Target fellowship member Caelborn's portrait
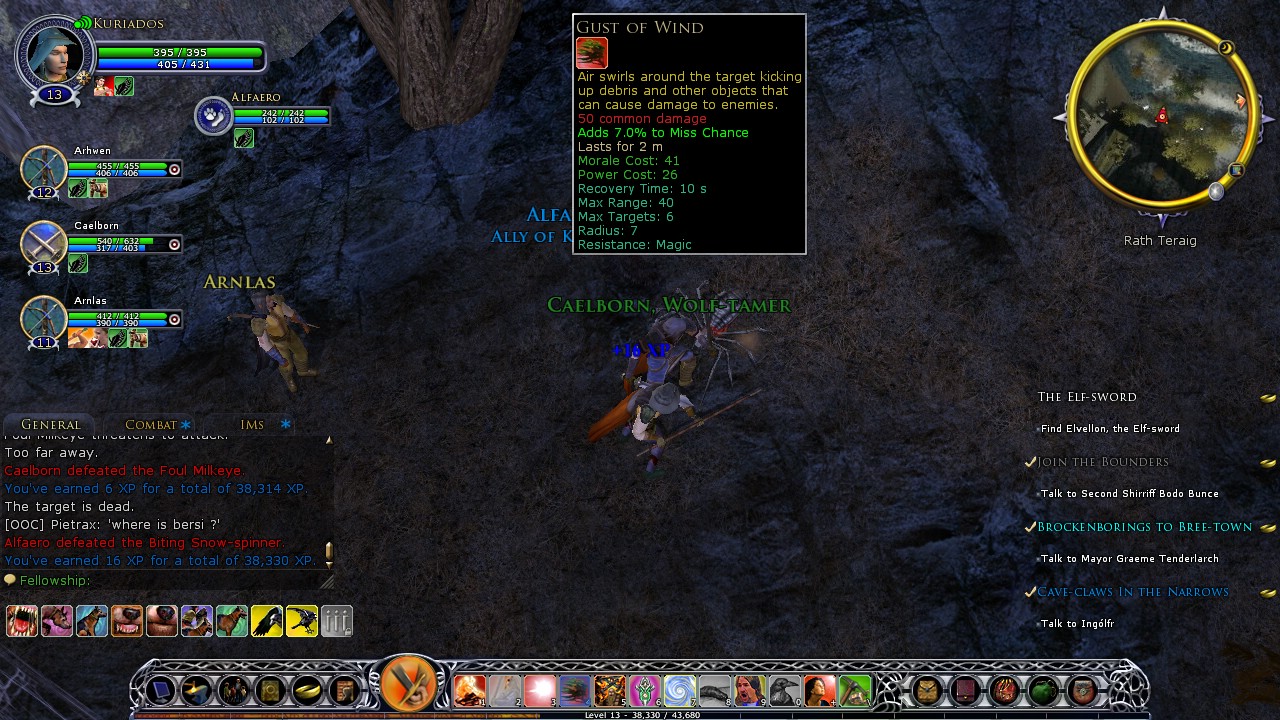This screenshot has width=1280, height=720. (44, 243)
